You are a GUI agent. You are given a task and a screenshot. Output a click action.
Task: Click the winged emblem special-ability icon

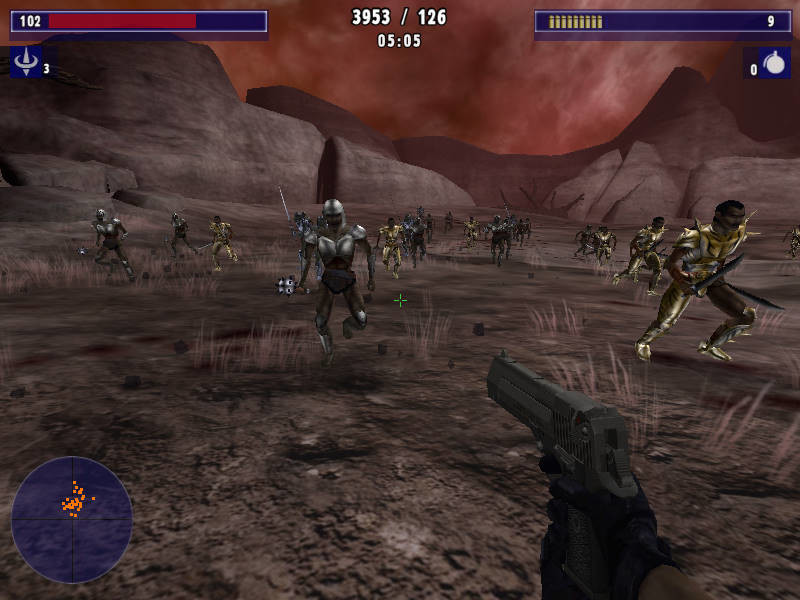pyautogui.click(x=26, y=62)
